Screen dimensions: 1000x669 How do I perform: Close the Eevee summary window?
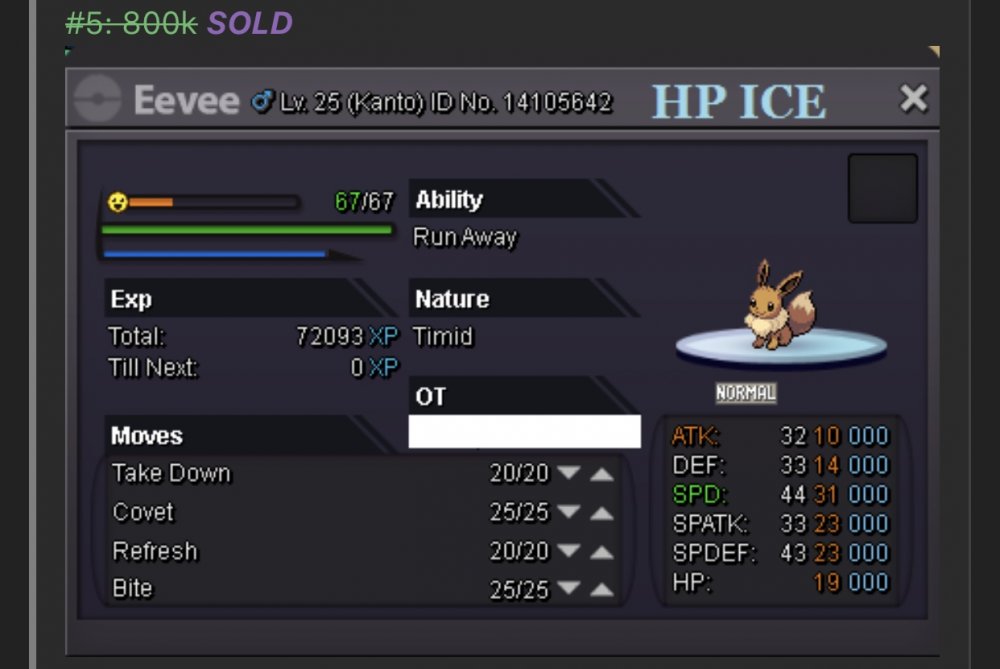coord(912,98)
